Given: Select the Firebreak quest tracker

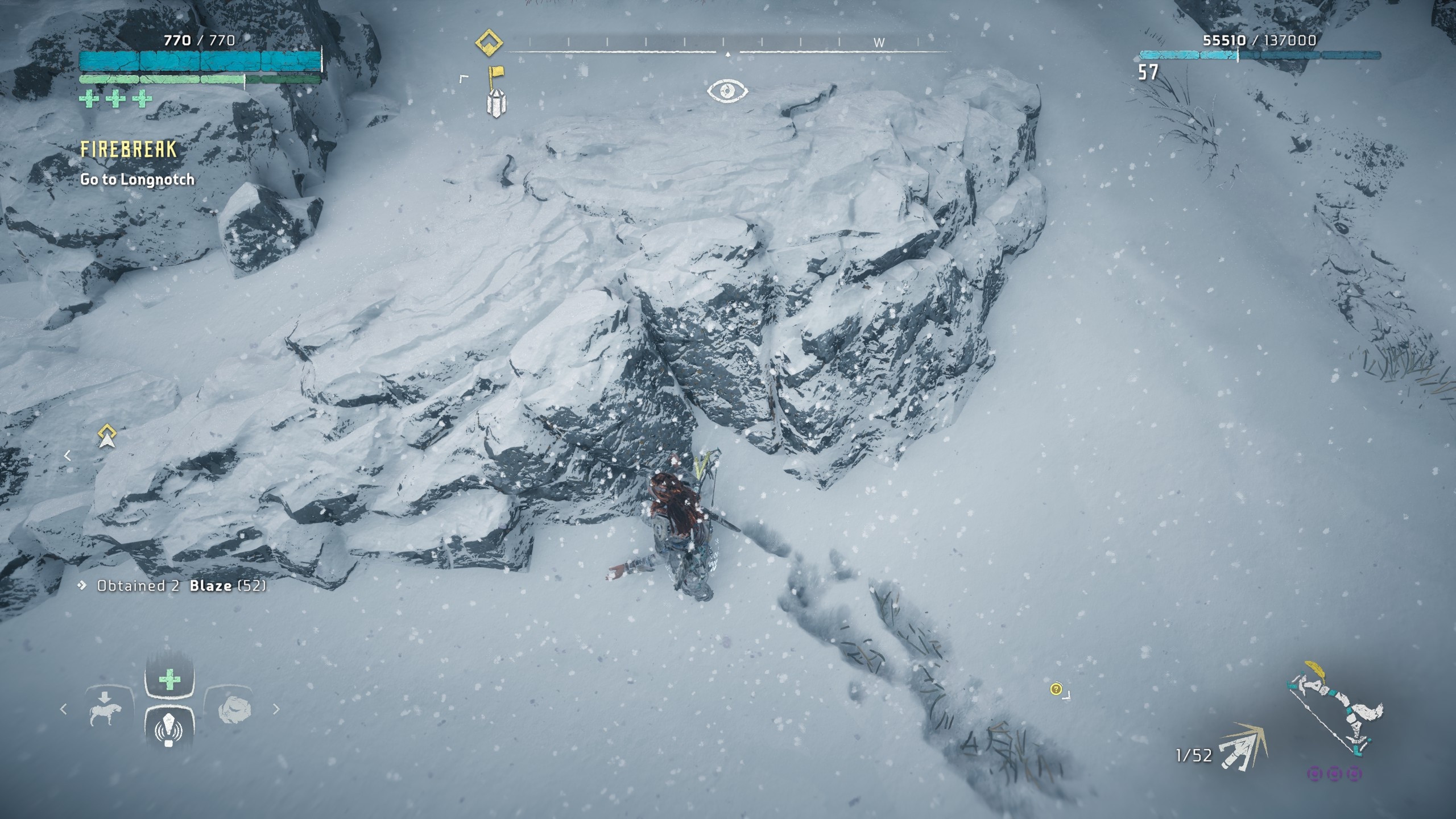Looking at the screenshot, I should tap(129, 150).
